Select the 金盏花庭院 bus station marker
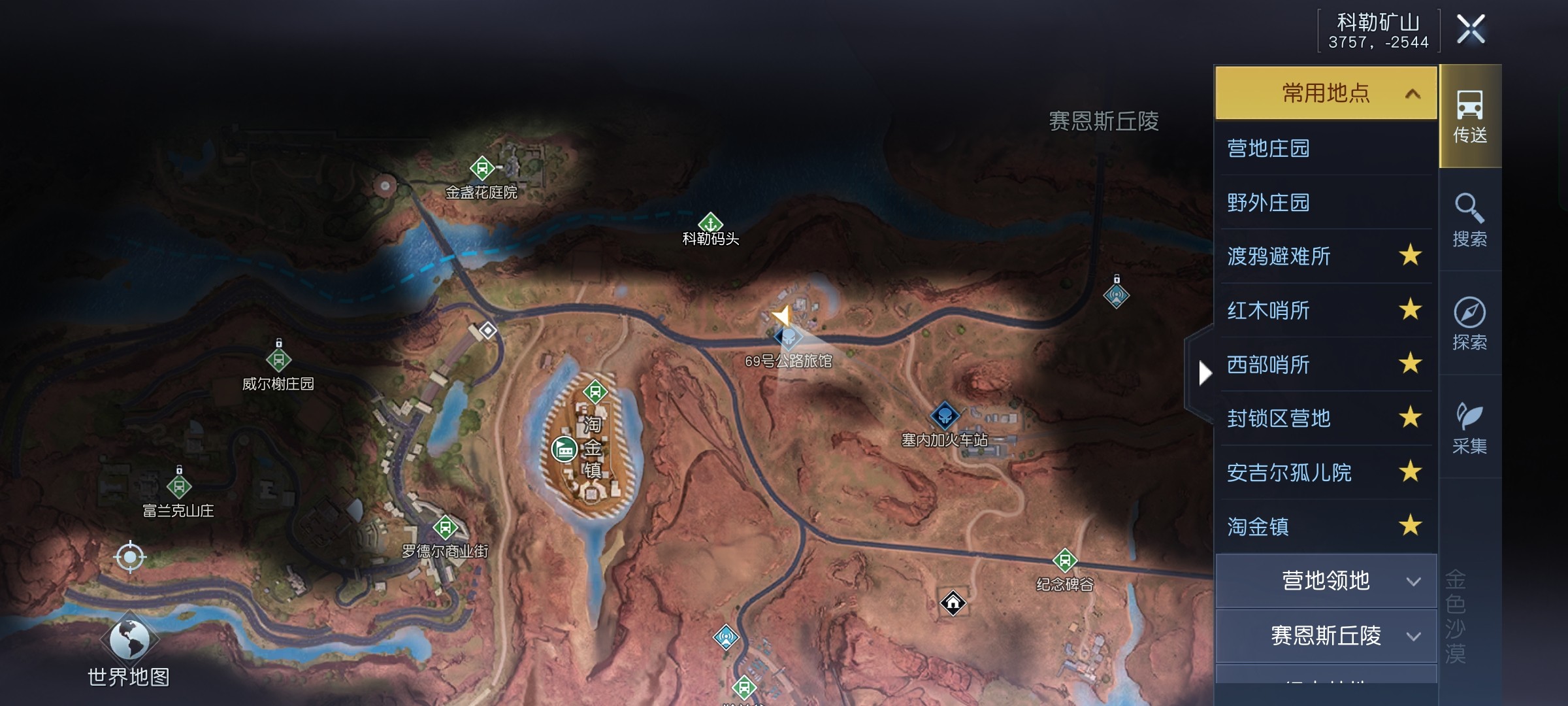This screenshot has width=1568, height=706. [482, 169]
